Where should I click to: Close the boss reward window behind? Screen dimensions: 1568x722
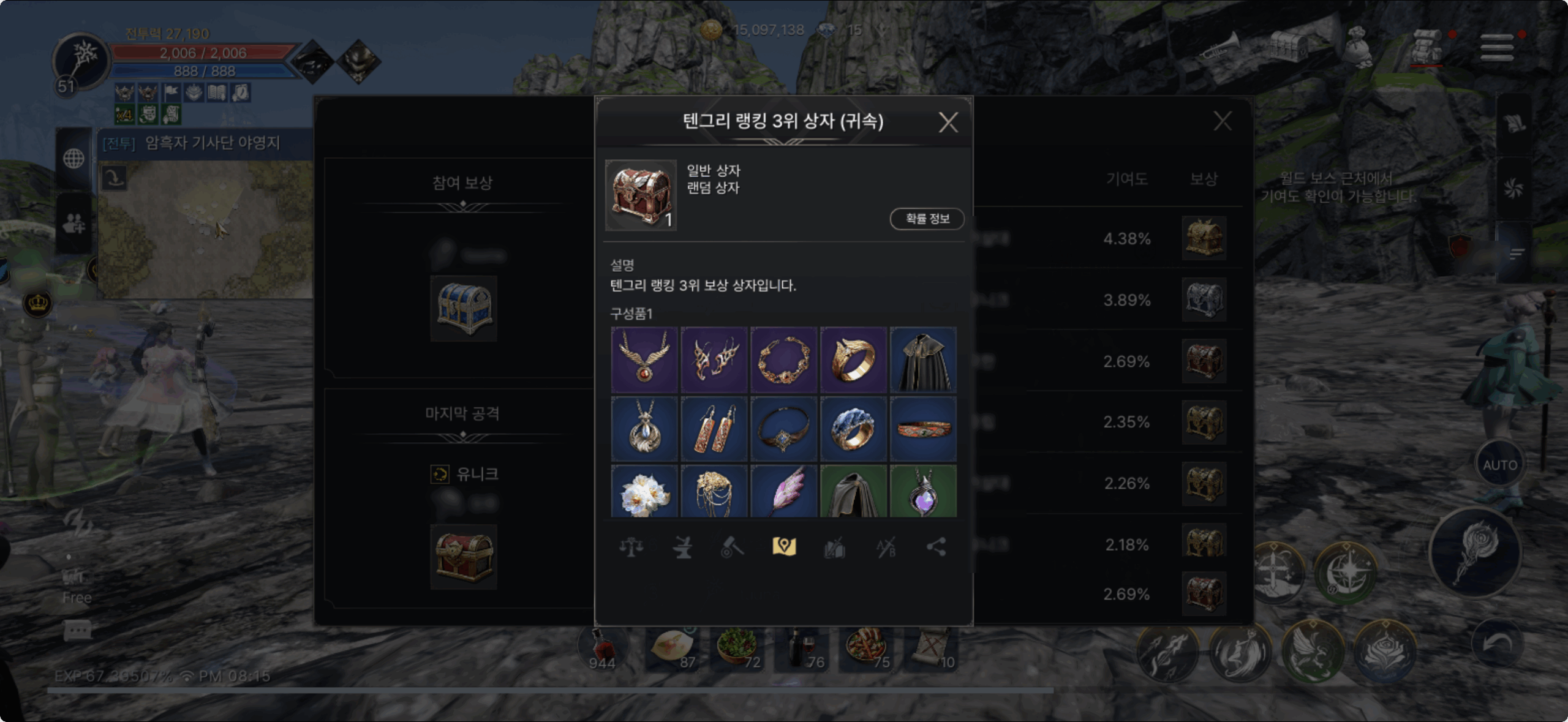tap(1223, 121)
